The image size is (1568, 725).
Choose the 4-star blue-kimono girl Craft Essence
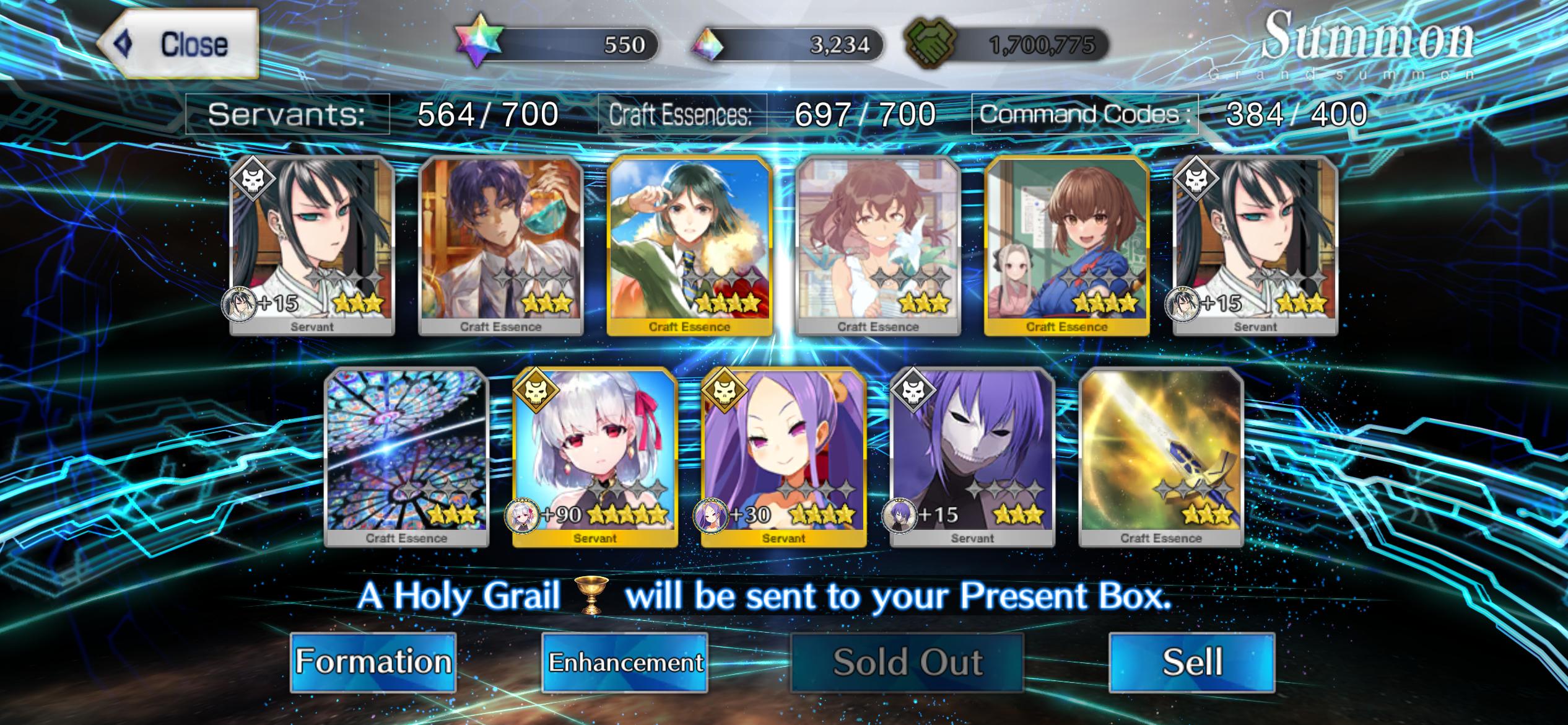click(1066, 245)
